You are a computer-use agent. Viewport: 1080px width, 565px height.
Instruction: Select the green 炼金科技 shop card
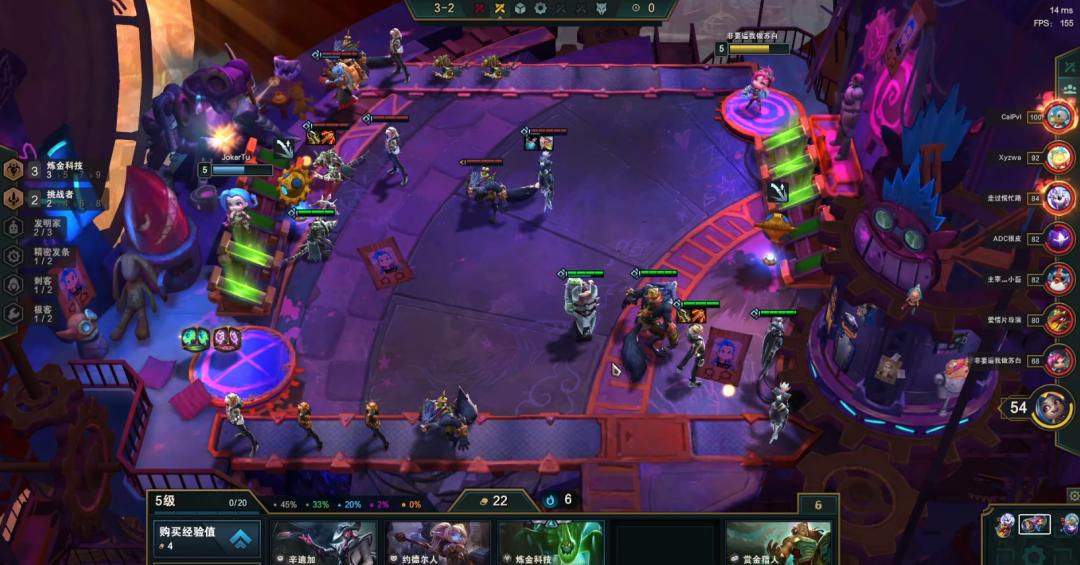[x=551, y=543]
